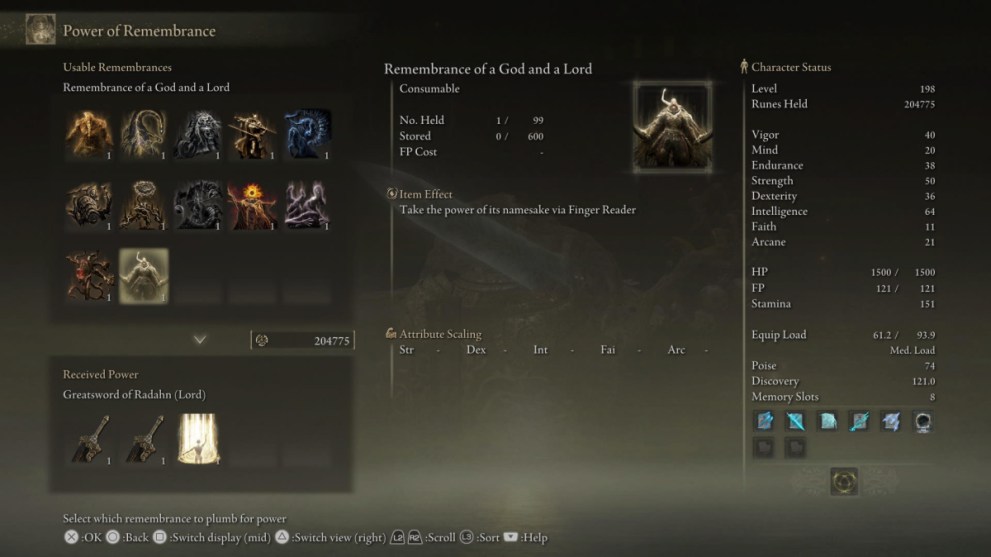
Task: Click the large God and Lord item portrait
Action: [x=672, y=127]
